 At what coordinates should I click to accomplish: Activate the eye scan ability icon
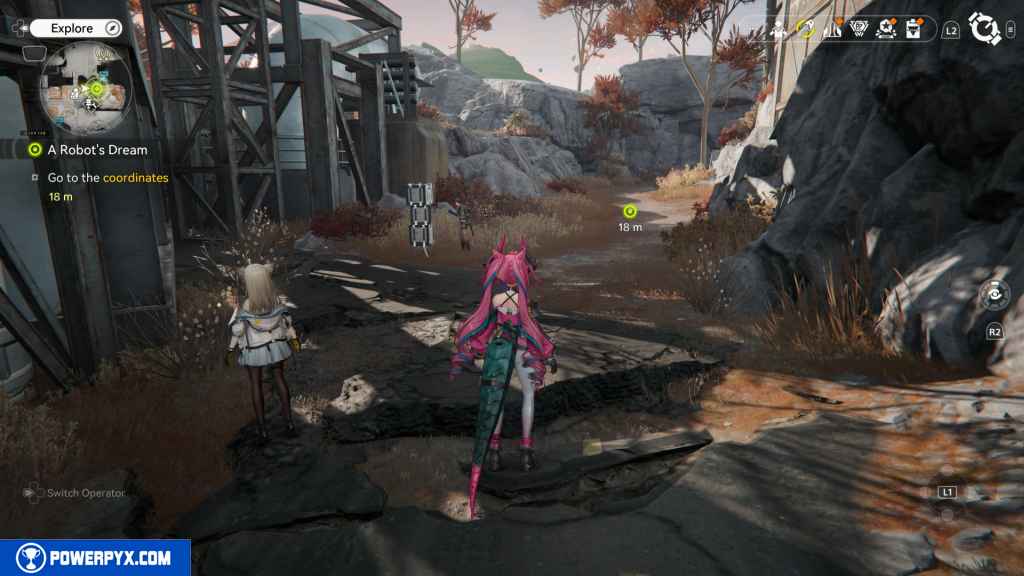pos(994,295)
